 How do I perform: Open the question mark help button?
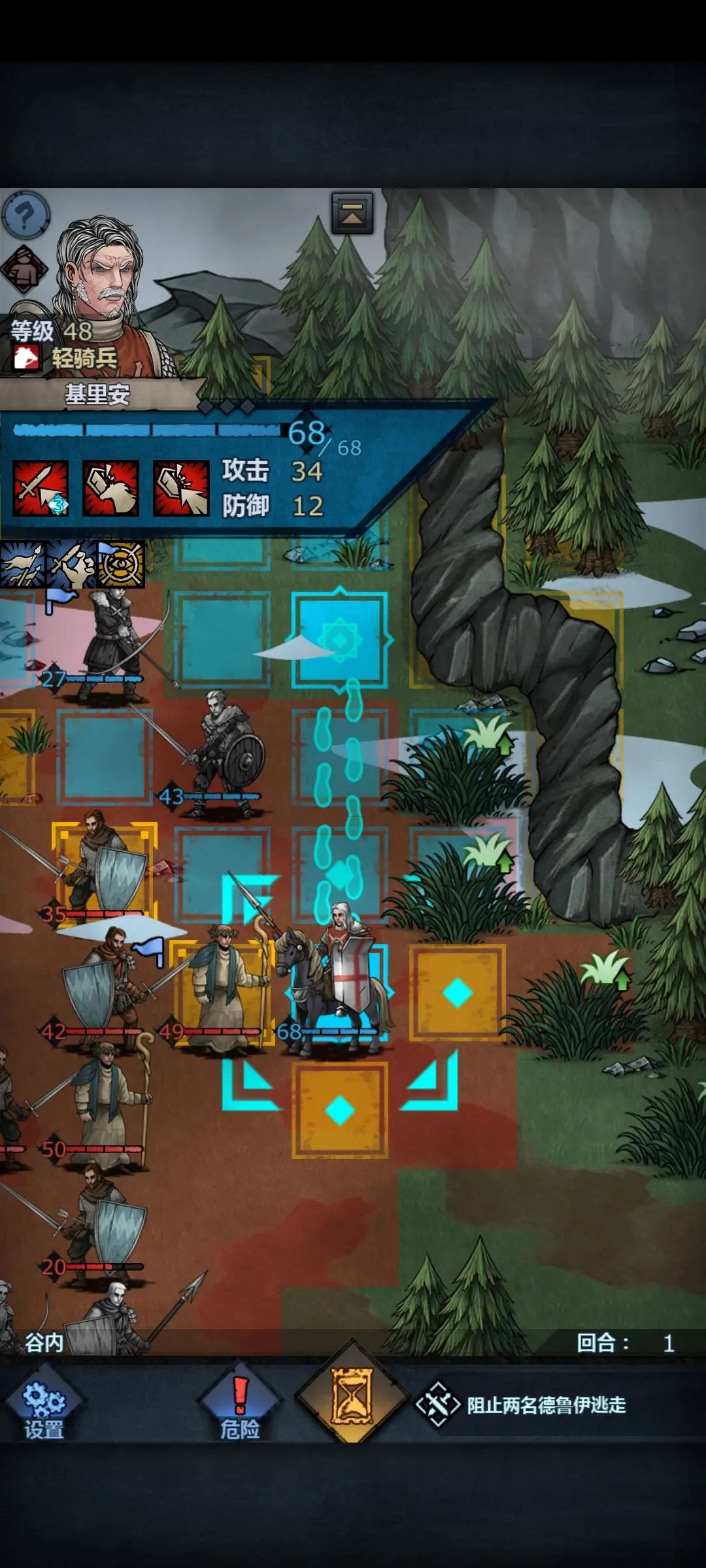point(26,214)
